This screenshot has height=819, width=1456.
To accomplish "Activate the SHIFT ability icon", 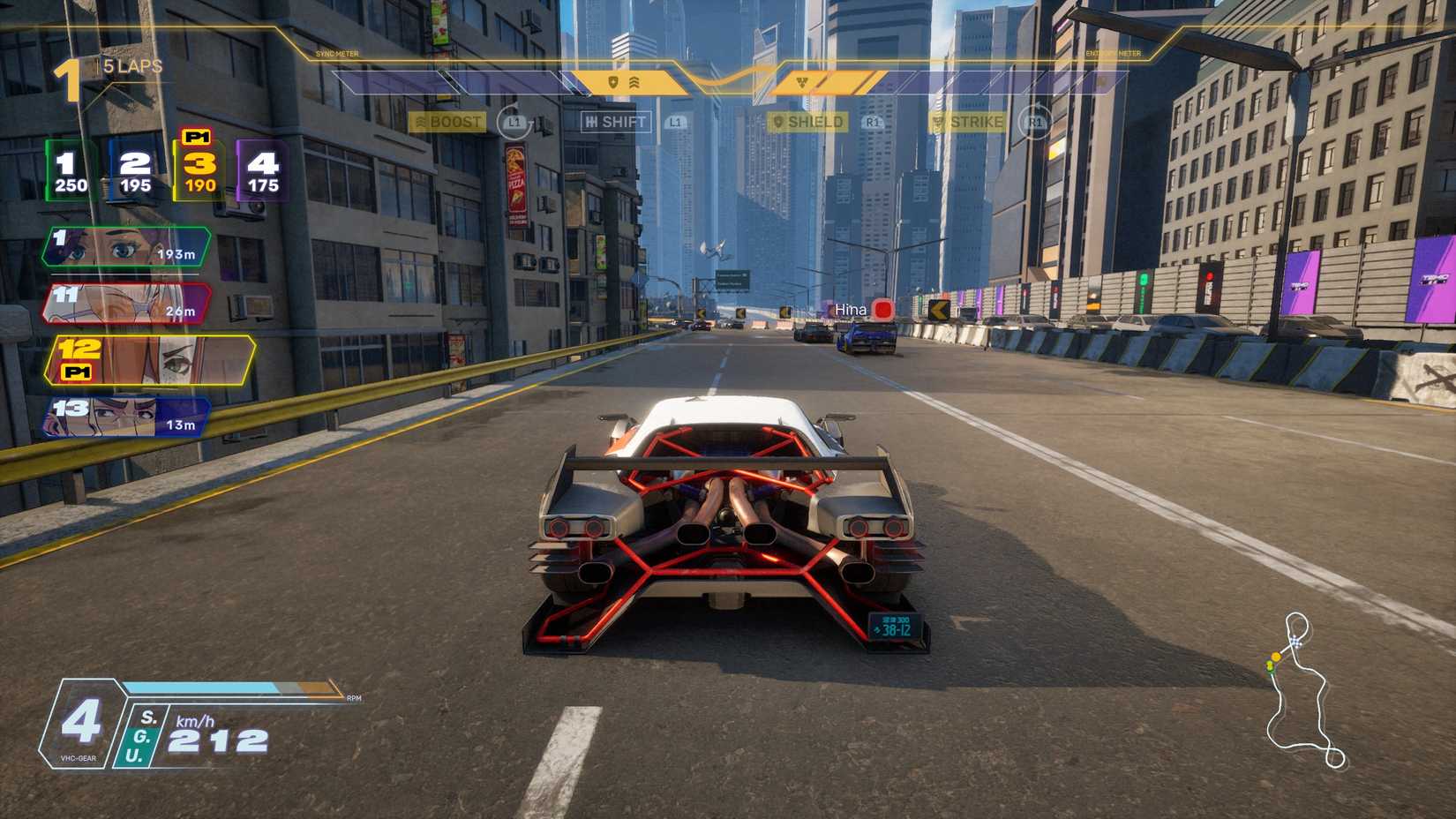I will tap(618, 122).
